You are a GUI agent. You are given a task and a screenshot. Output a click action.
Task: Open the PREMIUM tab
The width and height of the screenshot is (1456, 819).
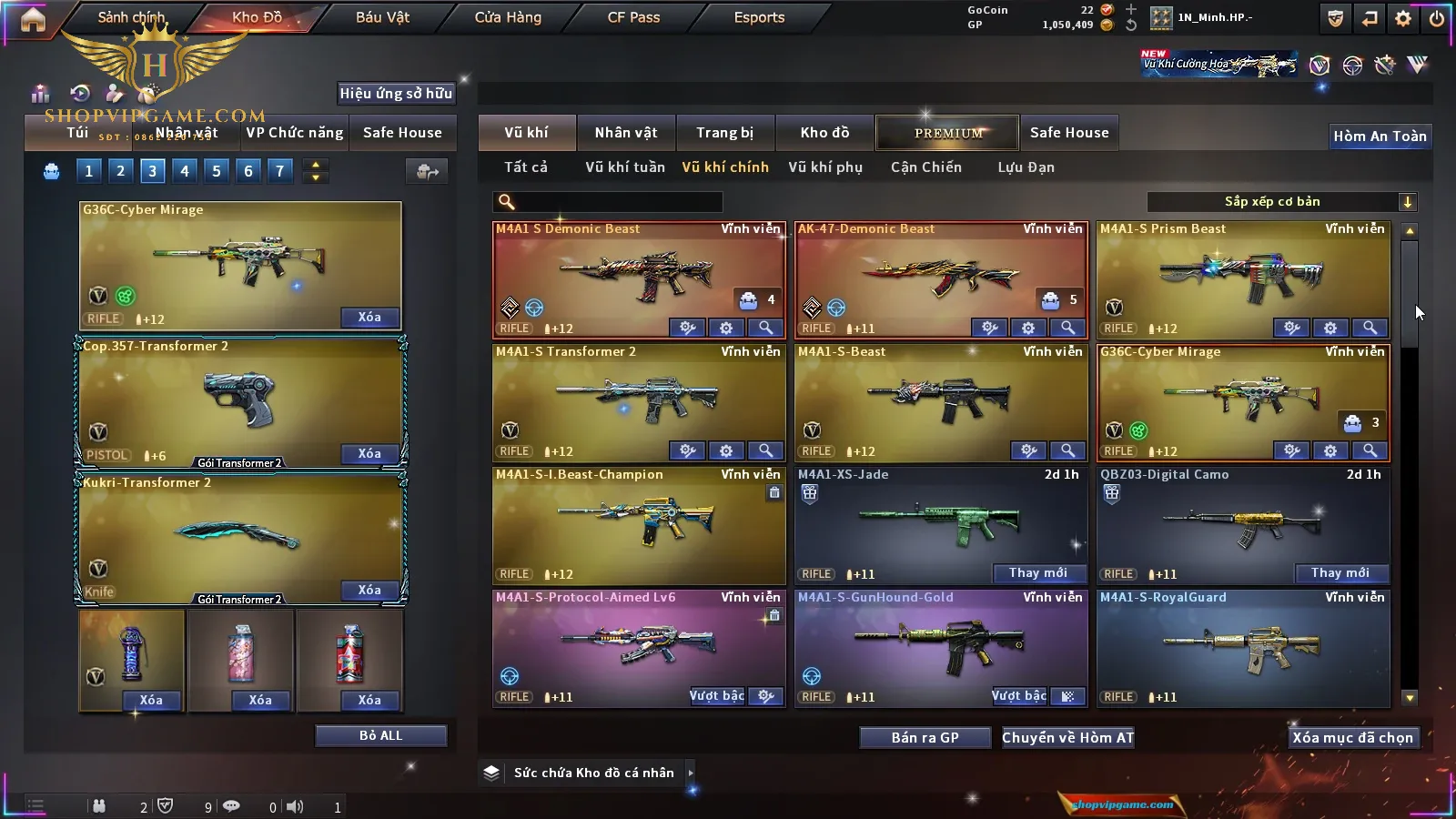click(948, 133)
